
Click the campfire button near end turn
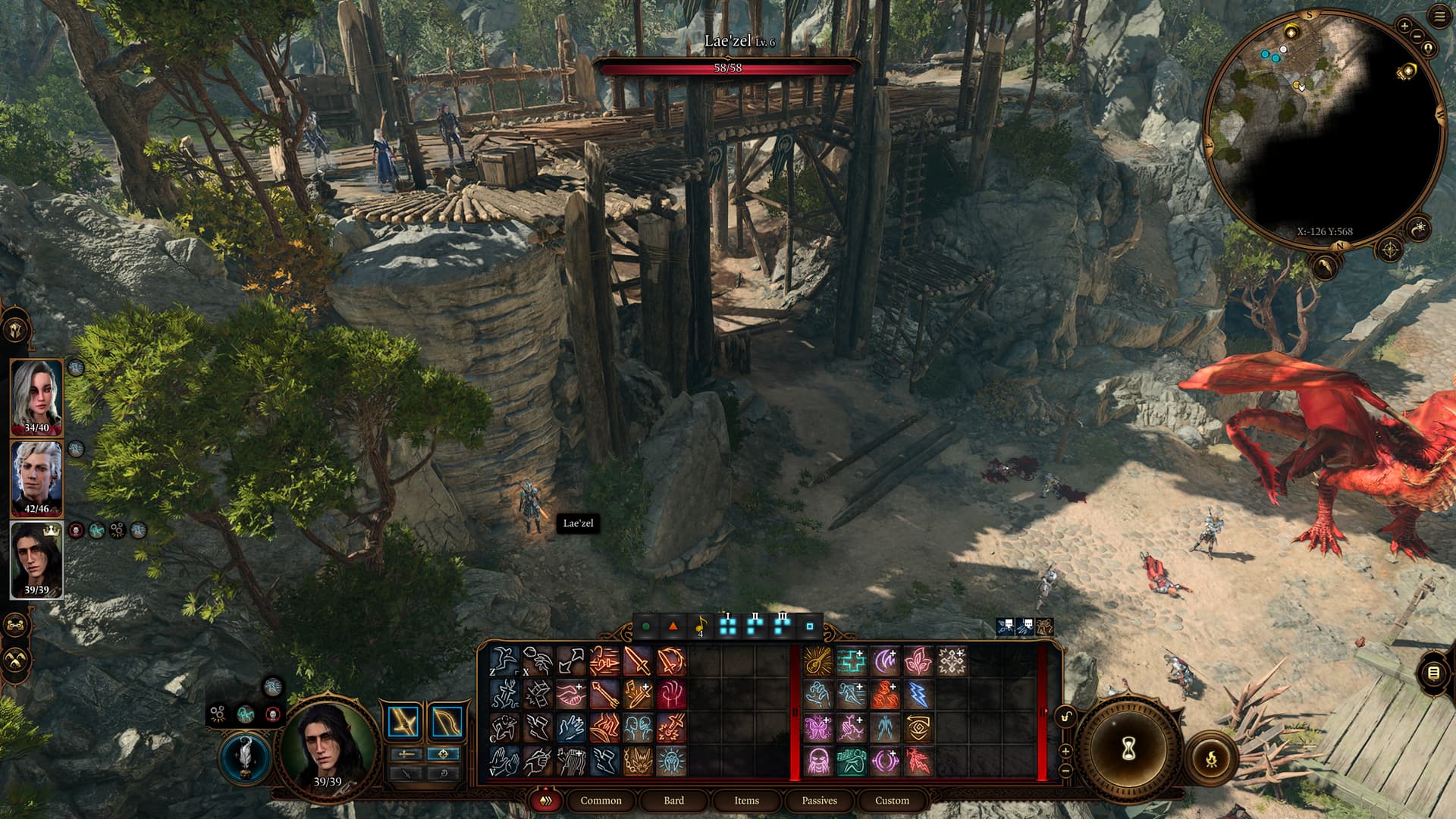(1211, 757)
